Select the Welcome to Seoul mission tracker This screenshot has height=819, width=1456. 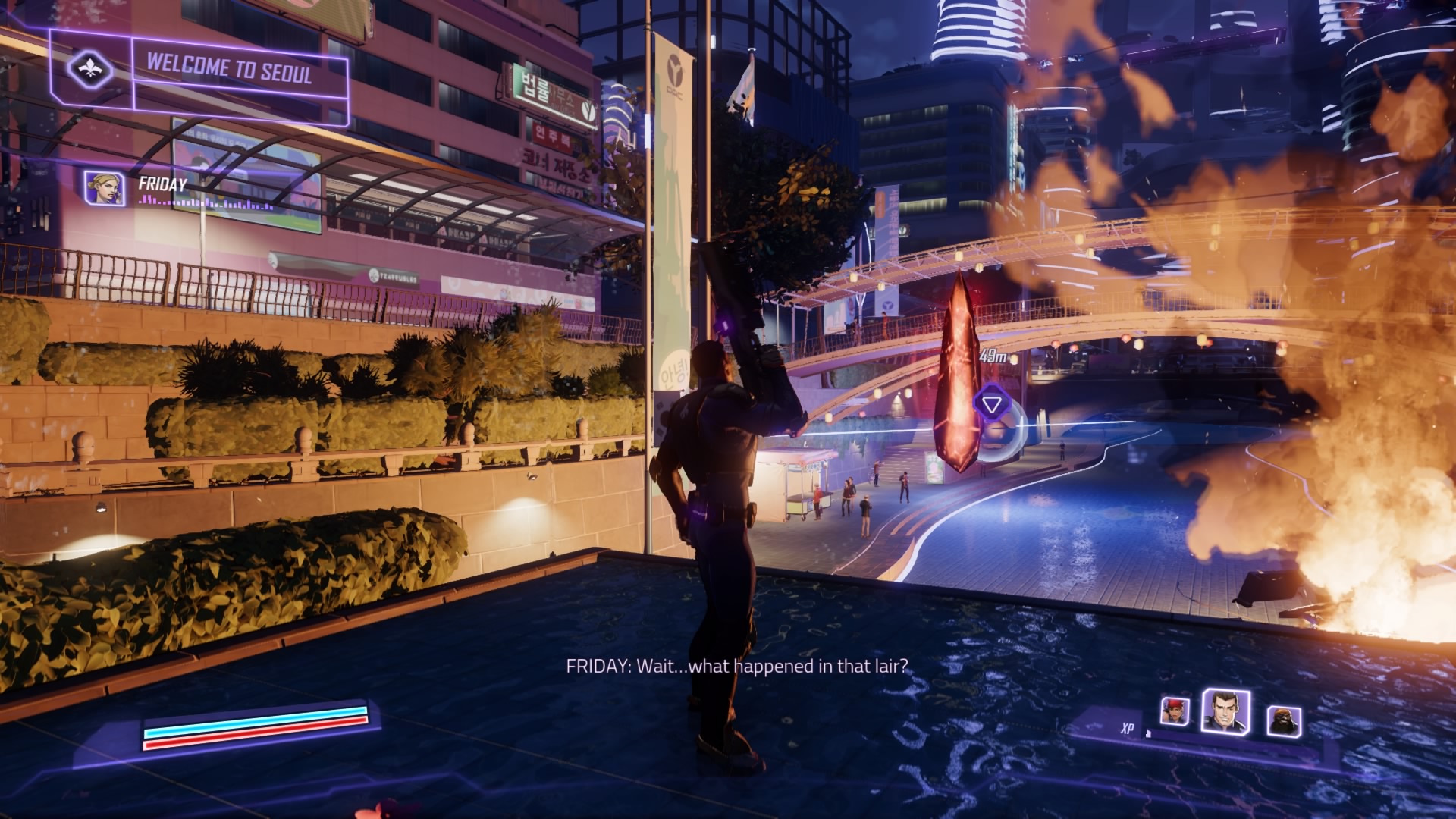tap(229, 70)
